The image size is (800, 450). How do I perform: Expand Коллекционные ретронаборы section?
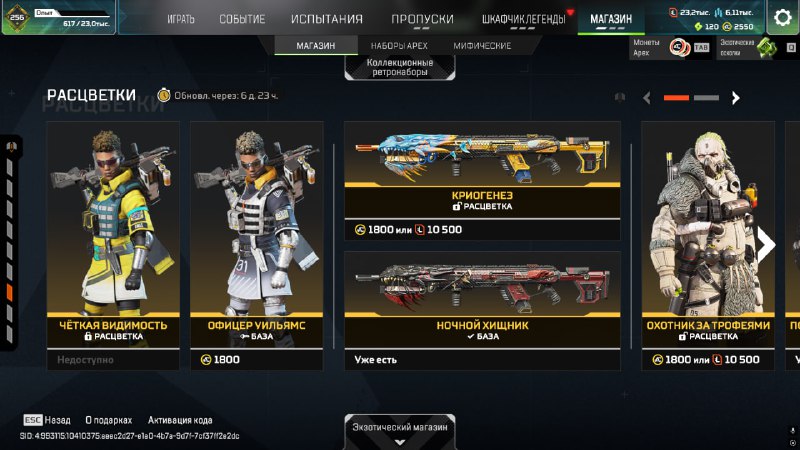400,67
